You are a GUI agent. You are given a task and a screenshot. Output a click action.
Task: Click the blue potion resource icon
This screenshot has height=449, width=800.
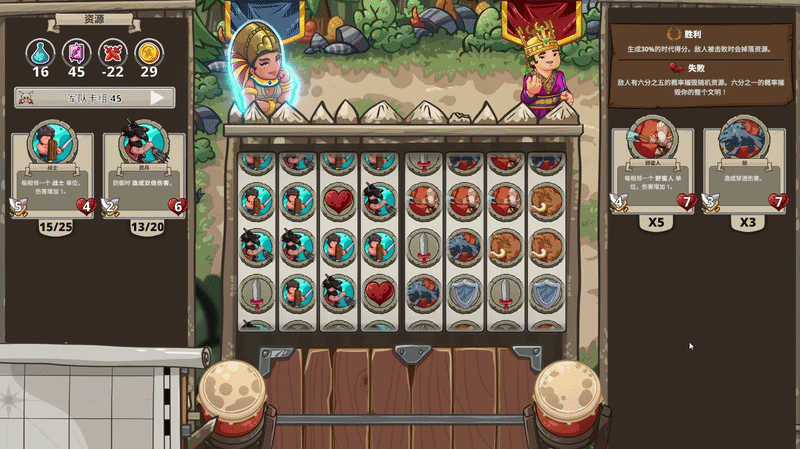(40, 51)
